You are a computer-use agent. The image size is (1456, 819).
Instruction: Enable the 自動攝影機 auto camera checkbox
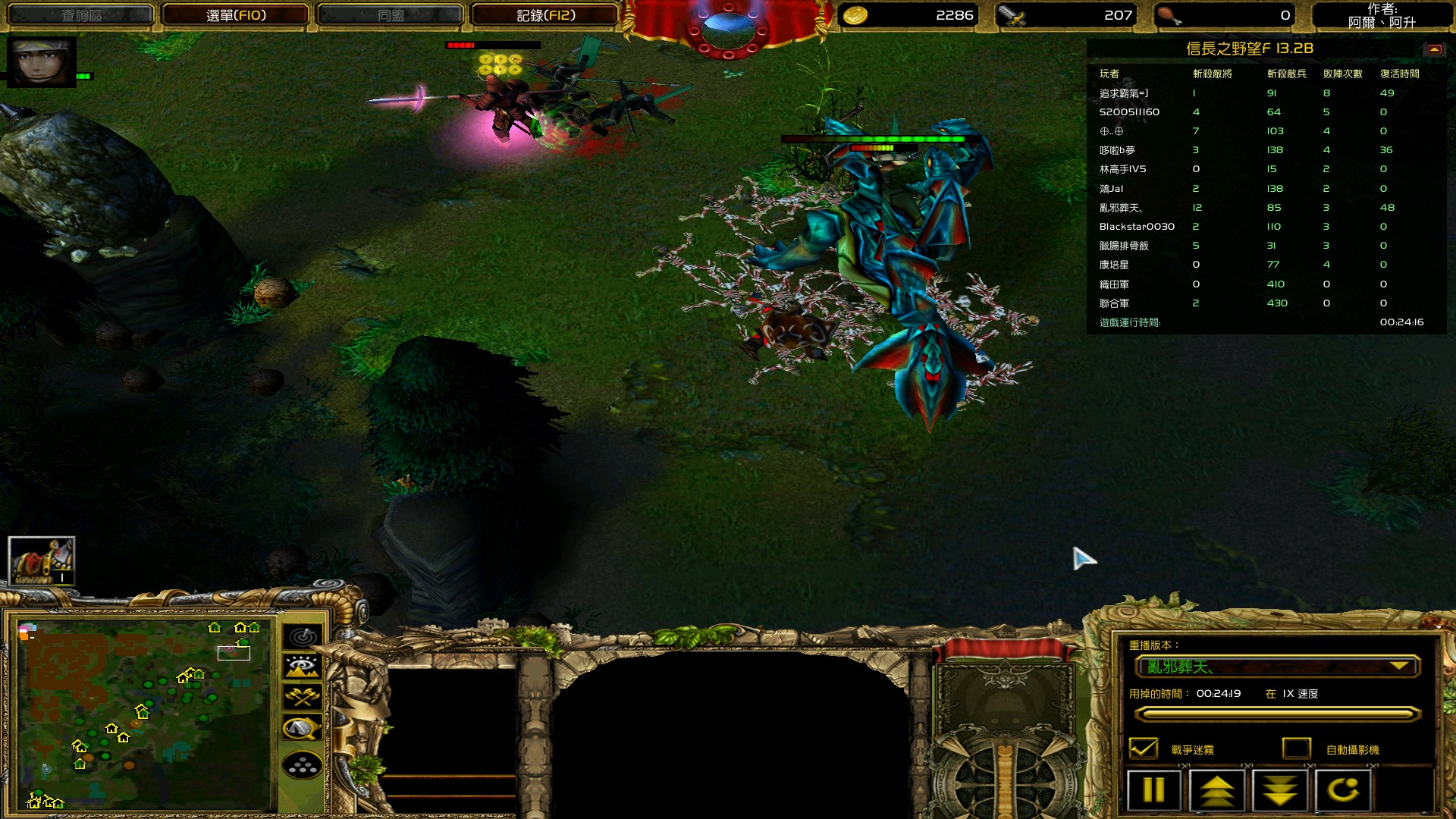coord(1297,748)
